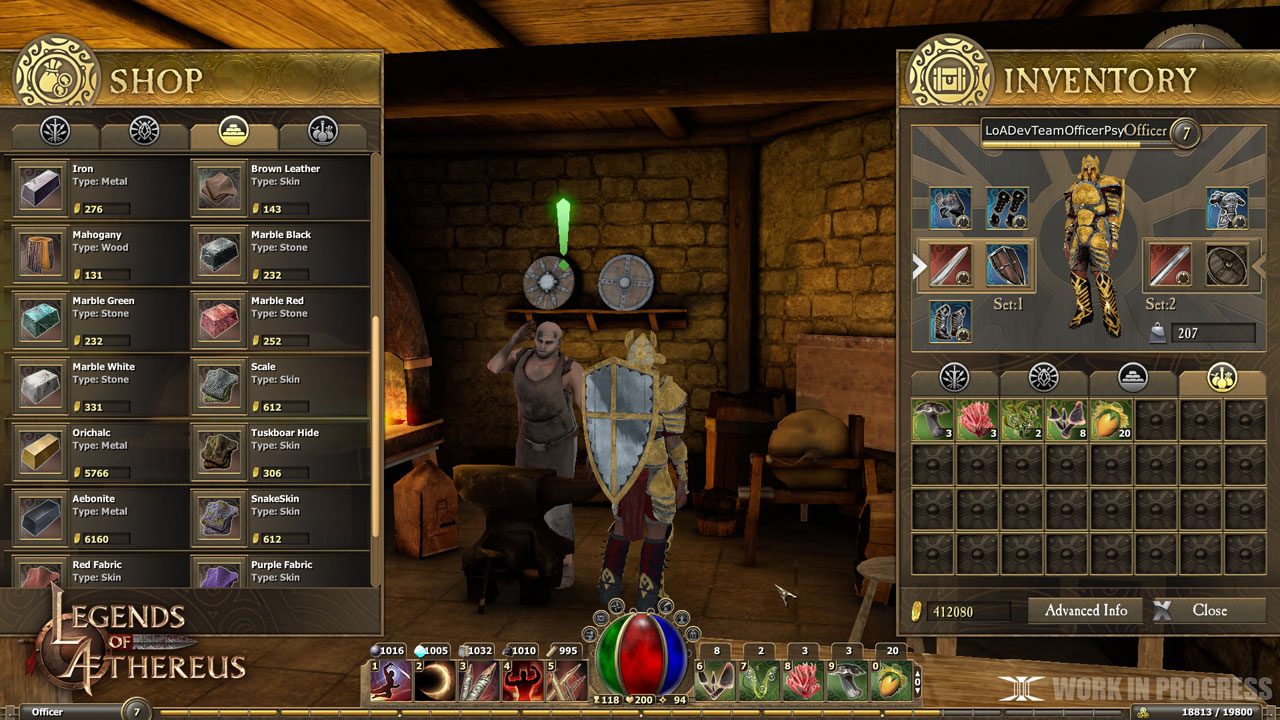Open the Advanced Info panel
Viewport: 1280px width, 720px height.
pyautogui.click(x=1085, y=610)
